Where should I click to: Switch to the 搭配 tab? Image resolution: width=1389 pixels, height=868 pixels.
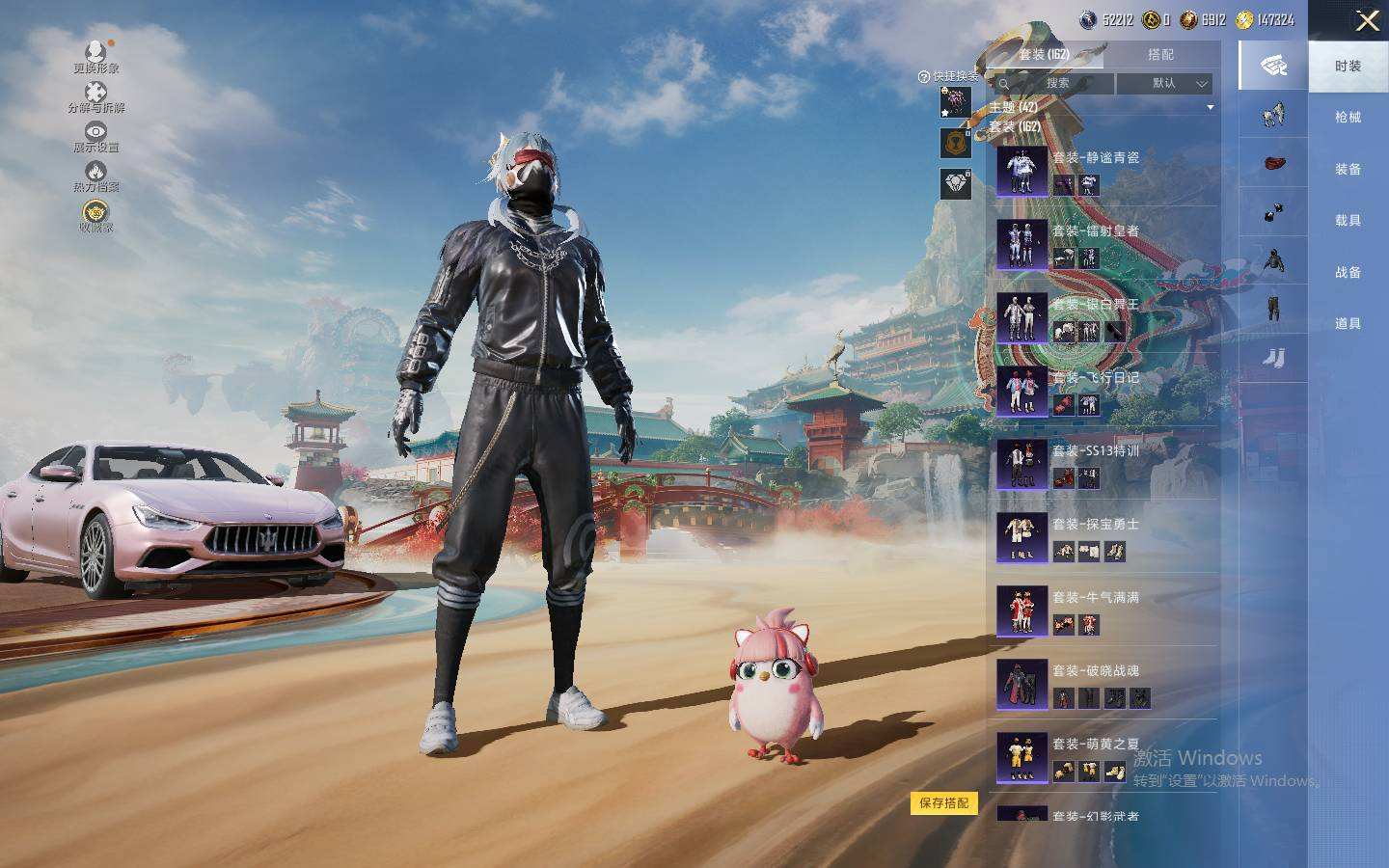coord(1160,55)
